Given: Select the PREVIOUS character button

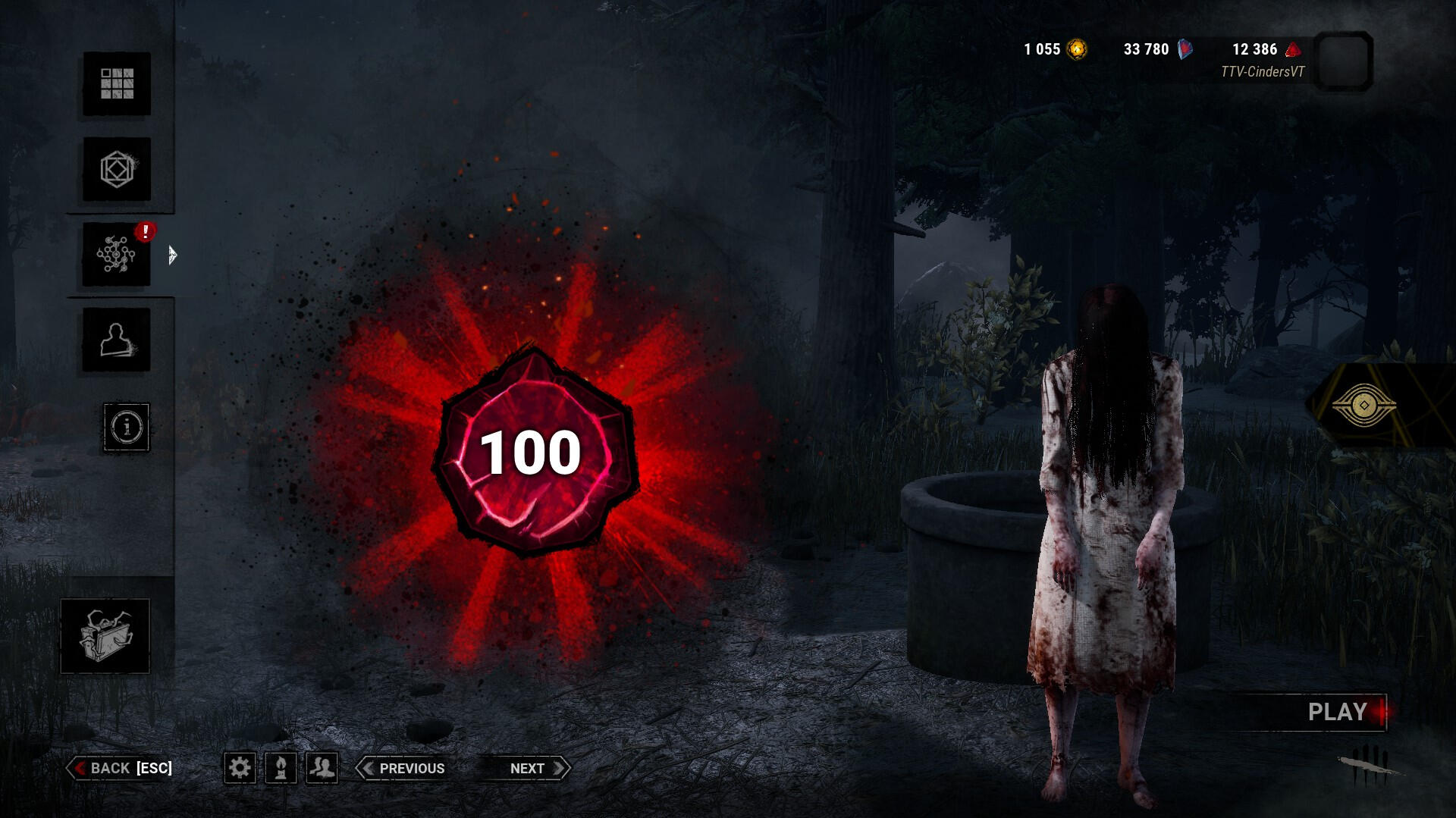Looking at the screenshot, I should (402, 768).
